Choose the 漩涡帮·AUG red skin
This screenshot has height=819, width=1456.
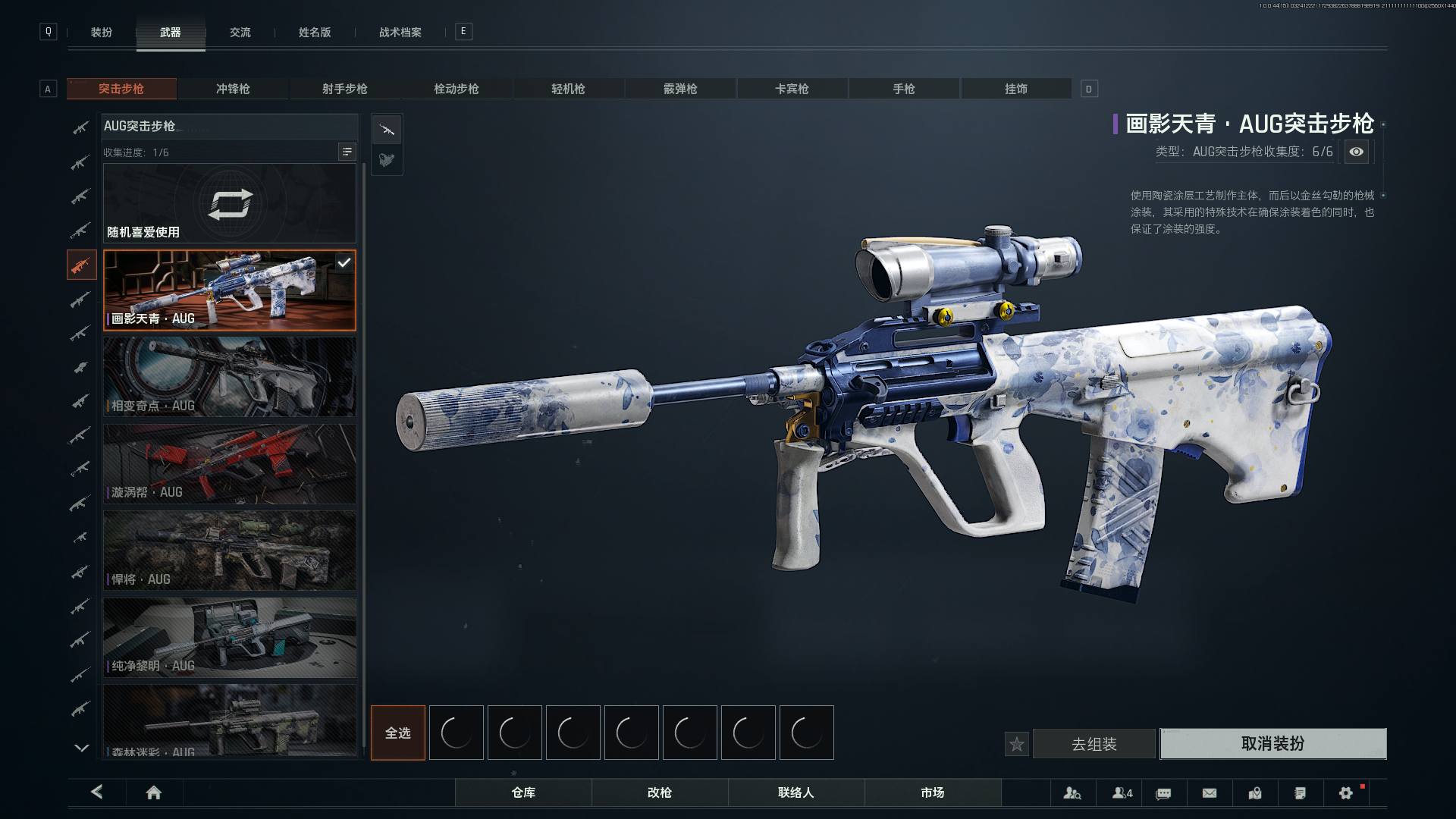(x=229, y=463)
